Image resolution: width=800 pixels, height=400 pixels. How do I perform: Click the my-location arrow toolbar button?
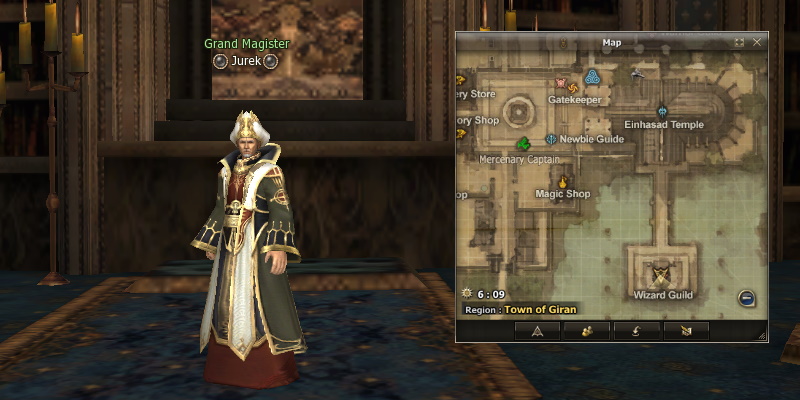coord(537,330)
